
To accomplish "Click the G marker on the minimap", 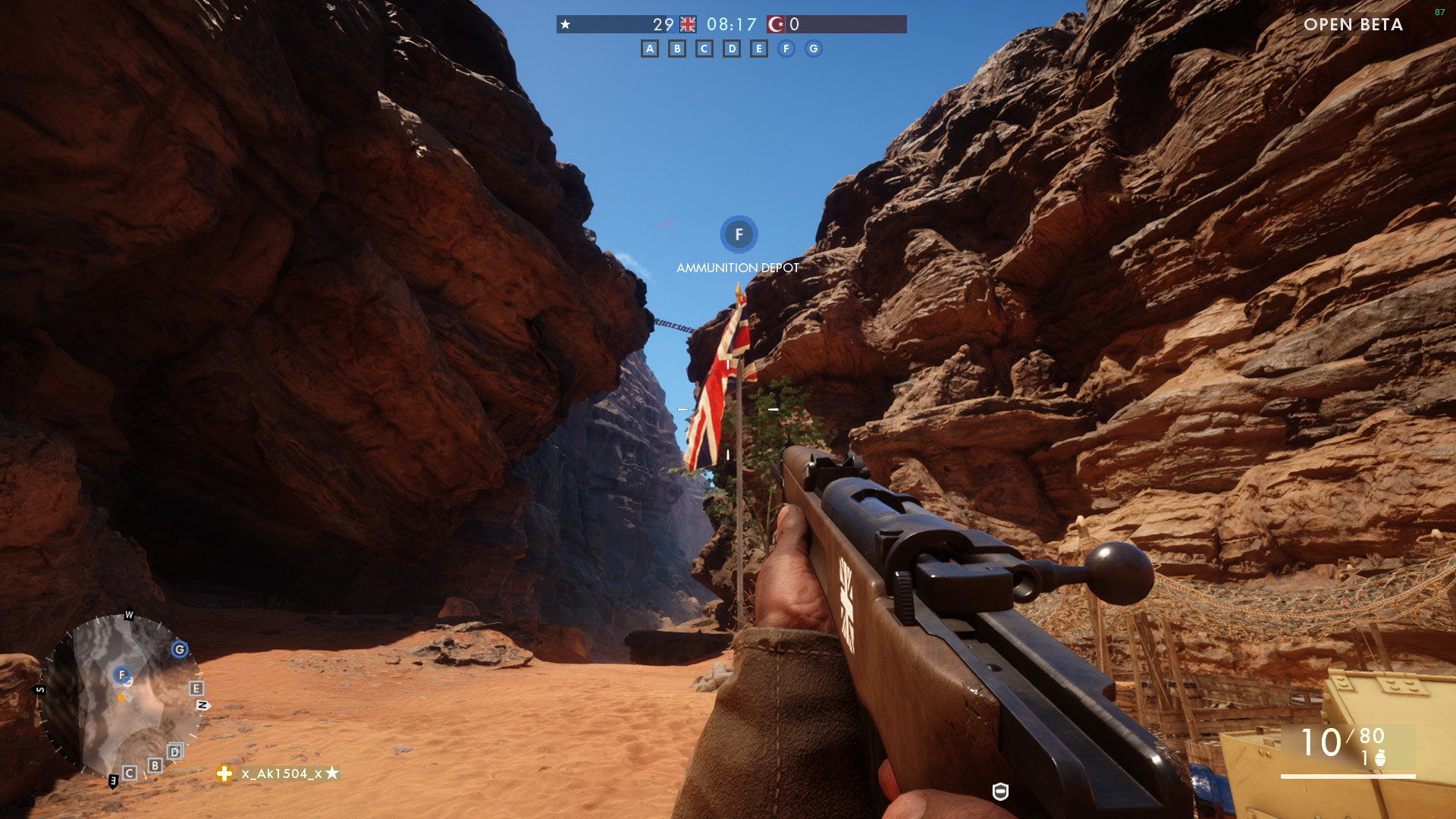I will pos(180,650).
